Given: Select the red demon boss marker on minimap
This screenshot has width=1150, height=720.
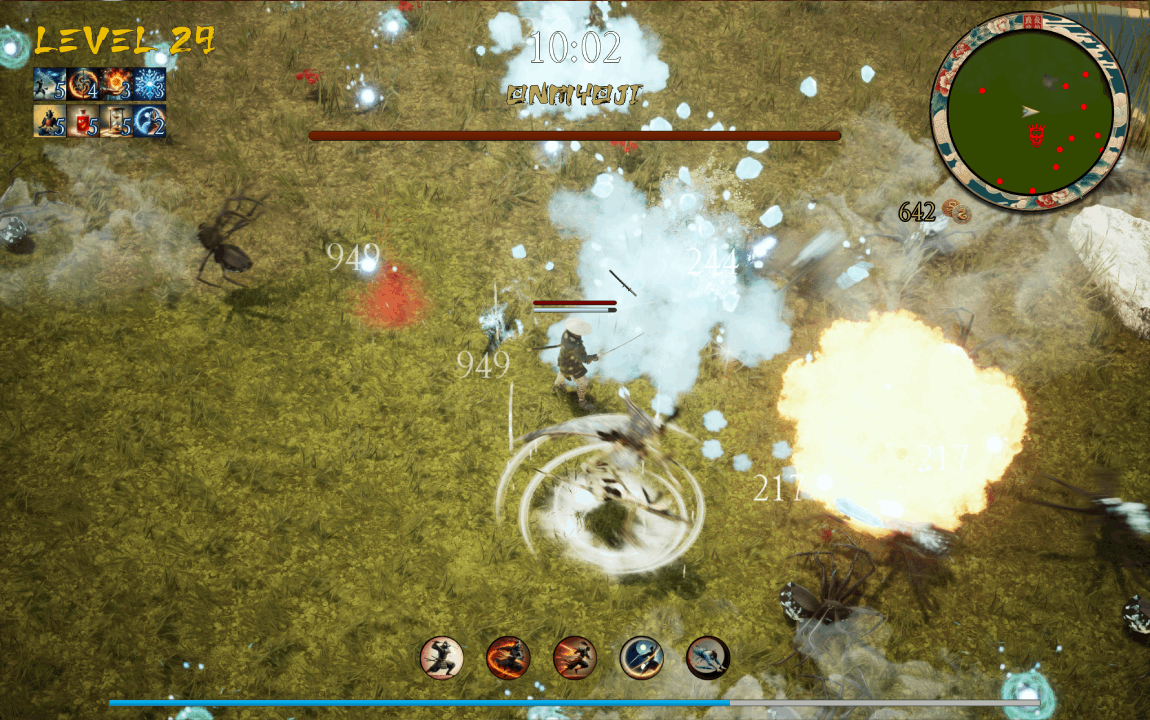Looking at the screenshot, I should [1036, 134].
